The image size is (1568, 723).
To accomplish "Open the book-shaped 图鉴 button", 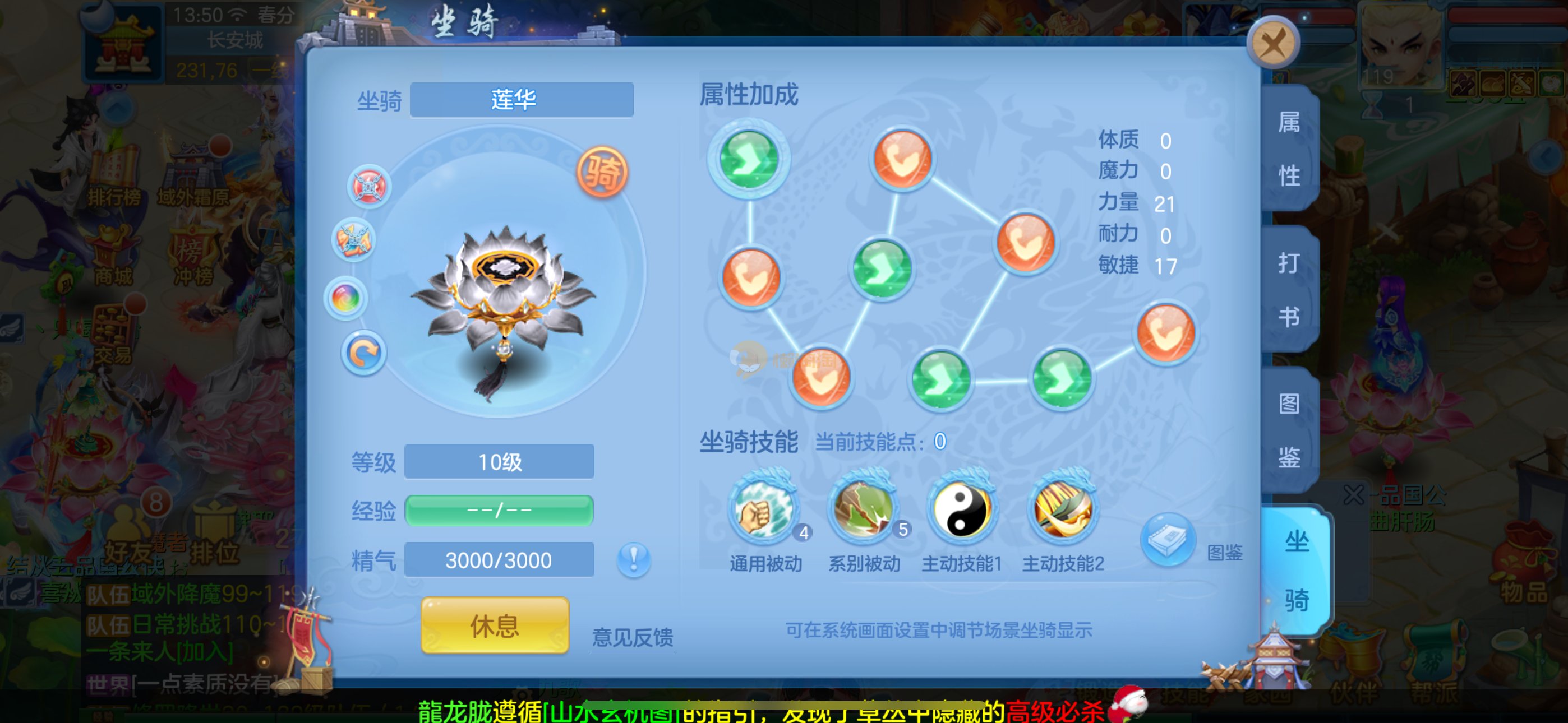I will tap(1168, 540).
